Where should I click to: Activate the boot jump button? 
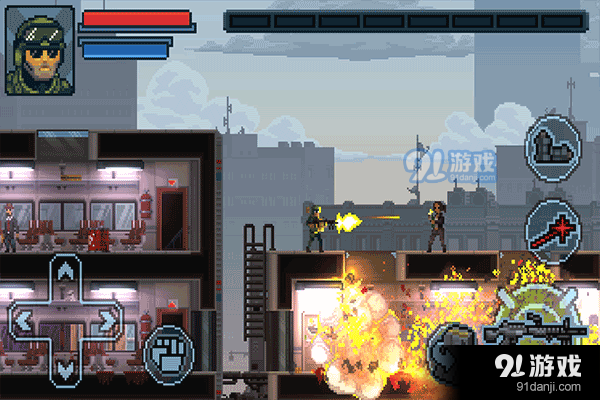[552, 146]
